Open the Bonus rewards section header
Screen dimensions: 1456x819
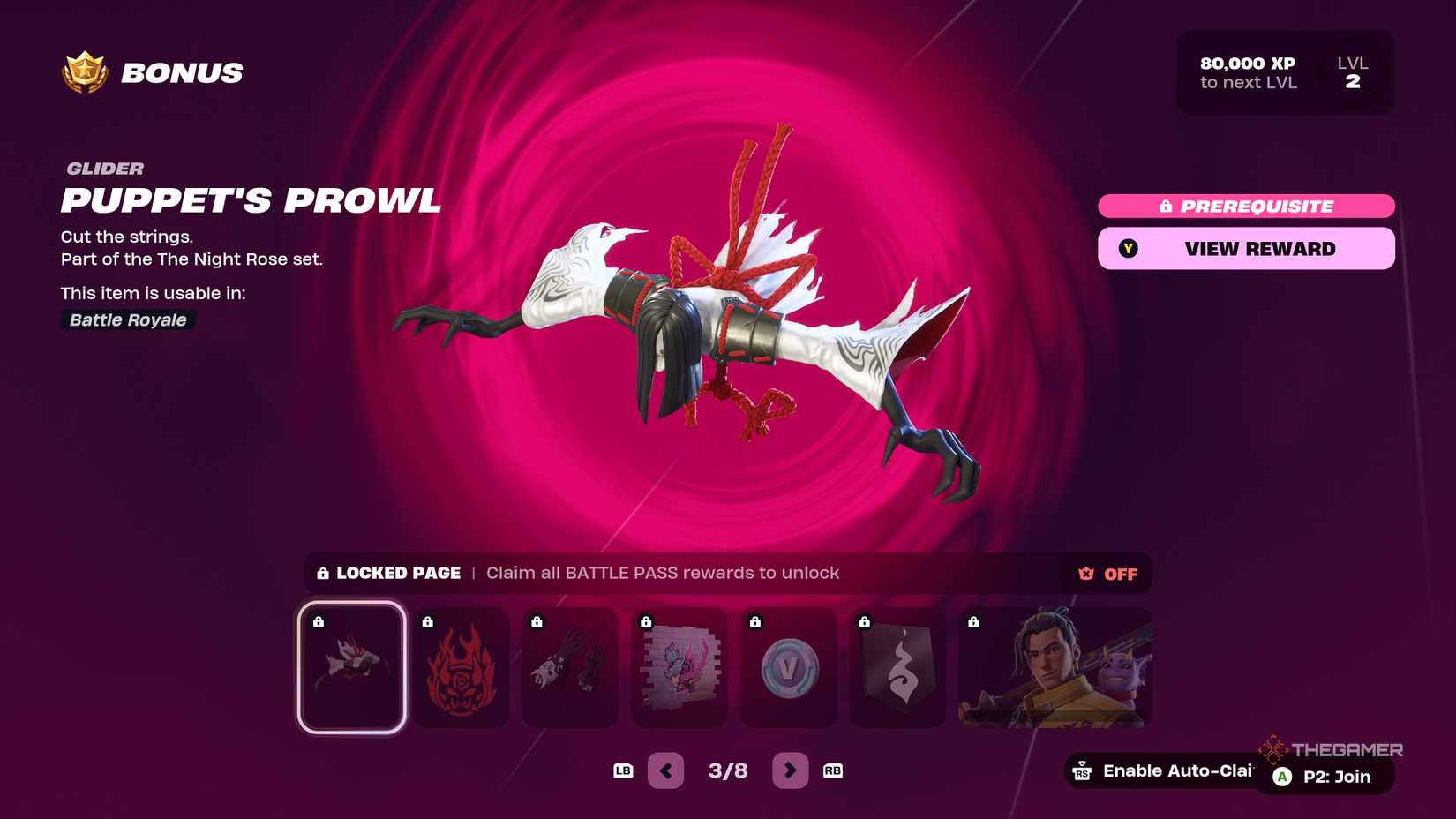click(181, 72)
